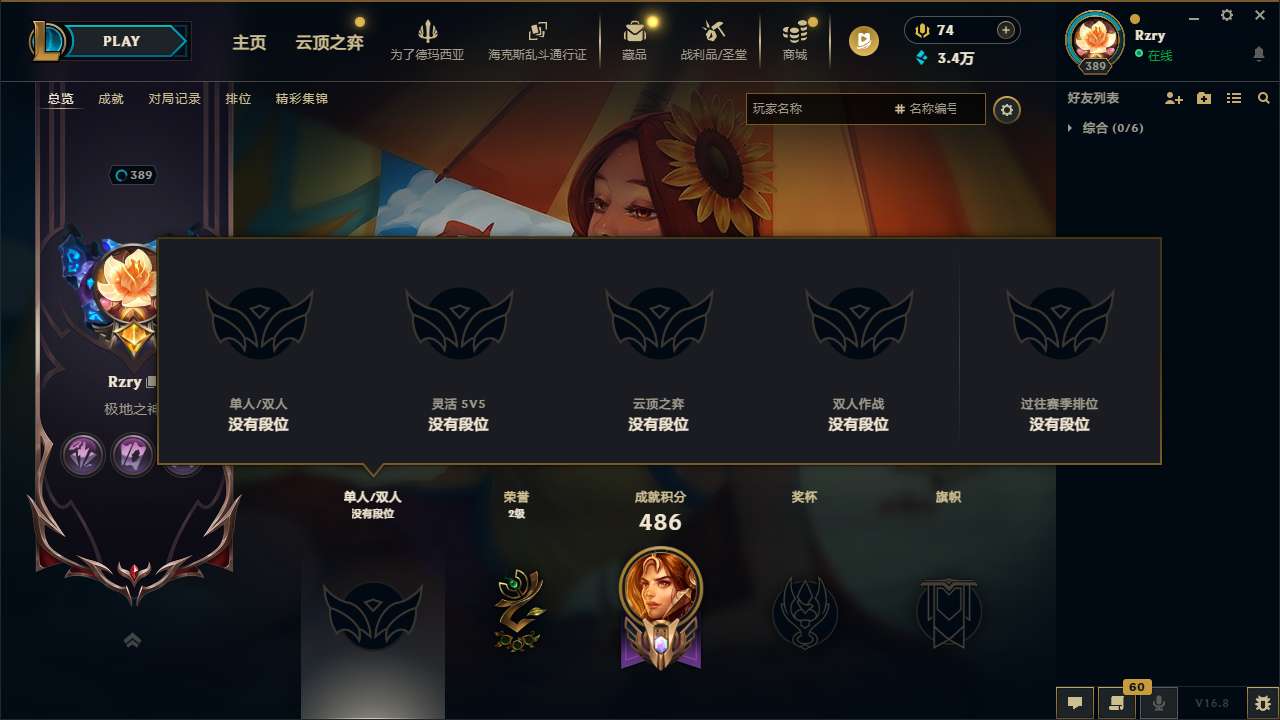The width and height of the screenshot is (1280, 720).
Task: Toggle the friend list display mode icon
Action: [1234, 98]
